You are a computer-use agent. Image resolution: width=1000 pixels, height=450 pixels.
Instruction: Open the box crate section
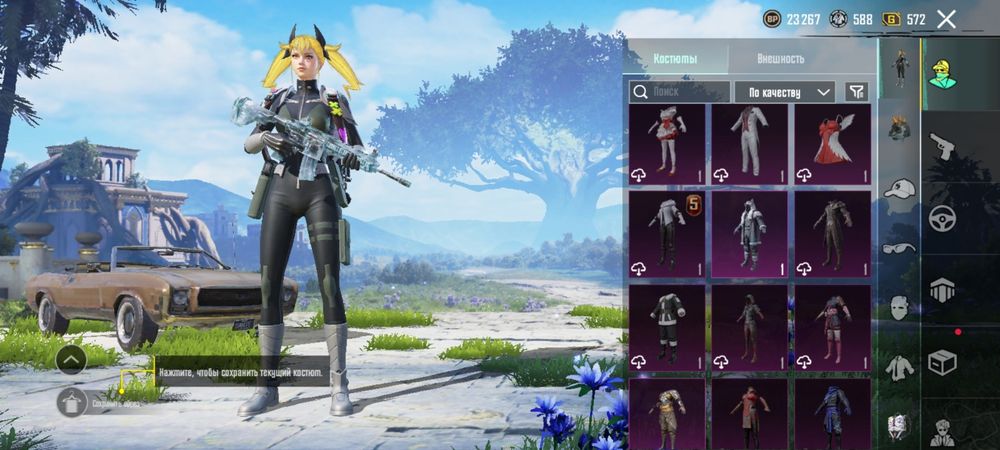coord(942,362)
